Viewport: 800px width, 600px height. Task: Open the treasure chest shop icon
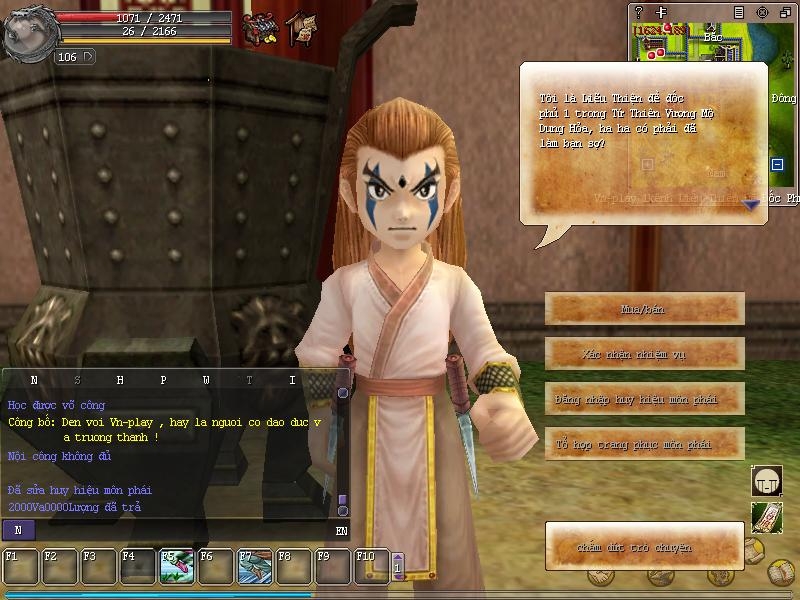tap(261, 28)
